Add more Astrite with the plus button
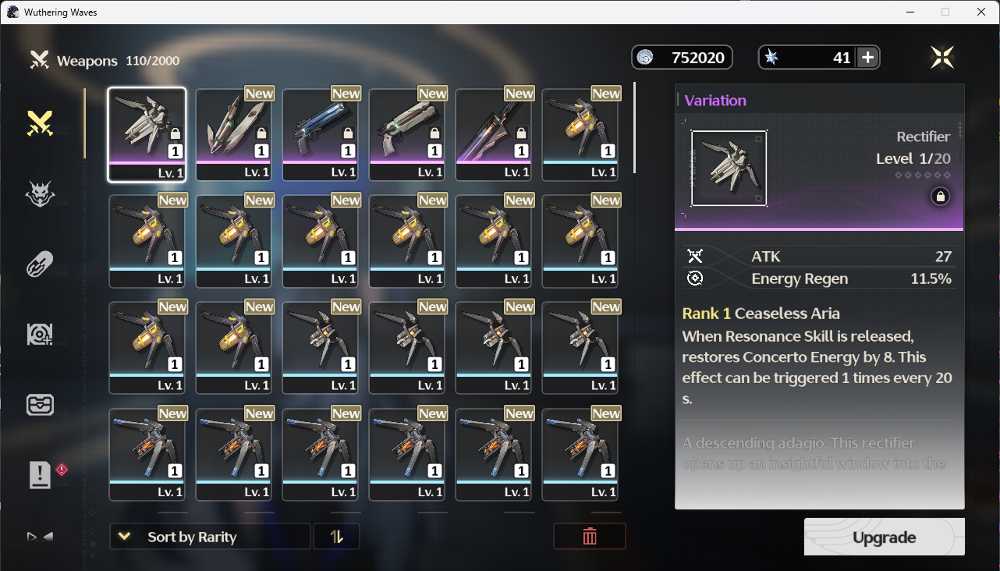Image resolution: width=1000 pixels, height=571 pixels. (868, 58)
